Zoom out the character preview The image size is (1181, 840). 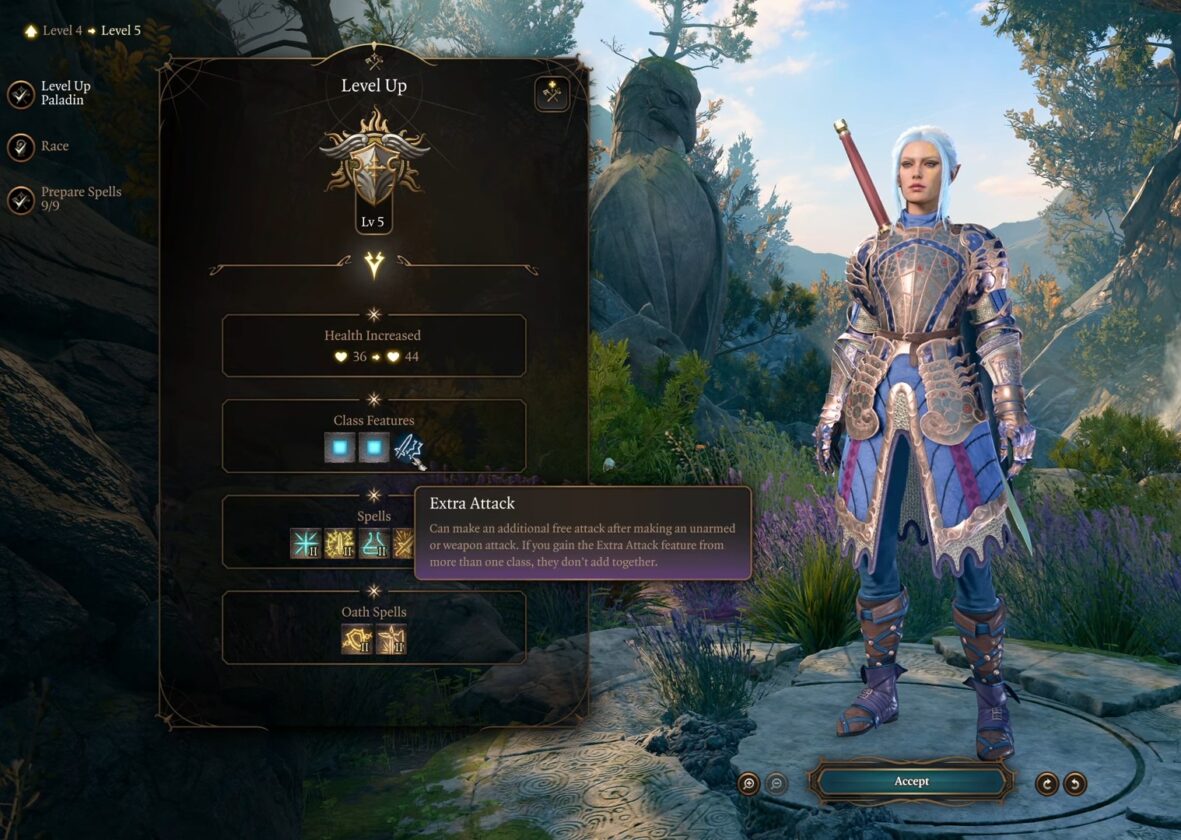[x=776, y=783]
